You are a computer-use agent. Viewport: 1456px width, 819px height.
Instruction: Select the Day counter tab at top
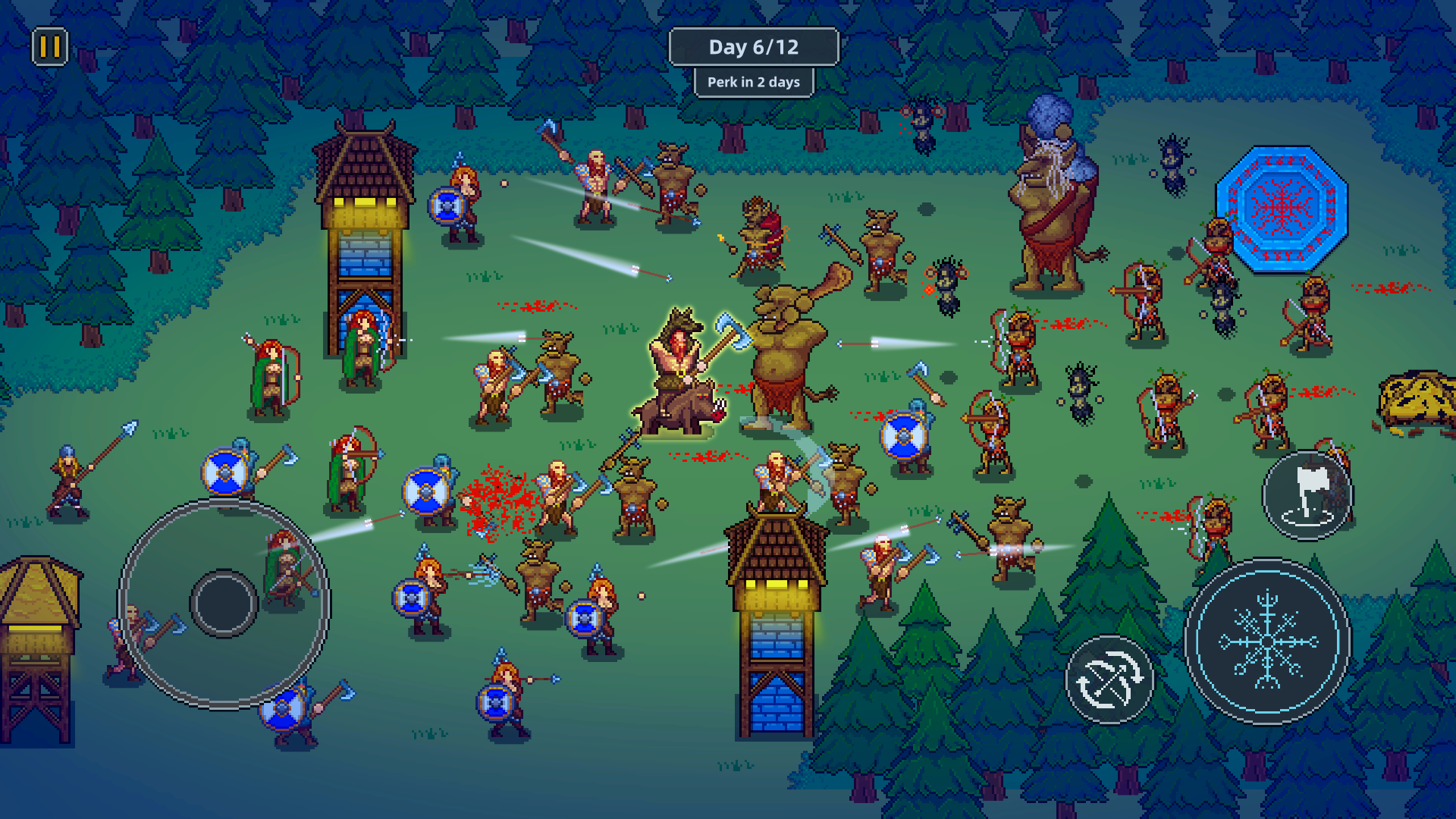754,46
